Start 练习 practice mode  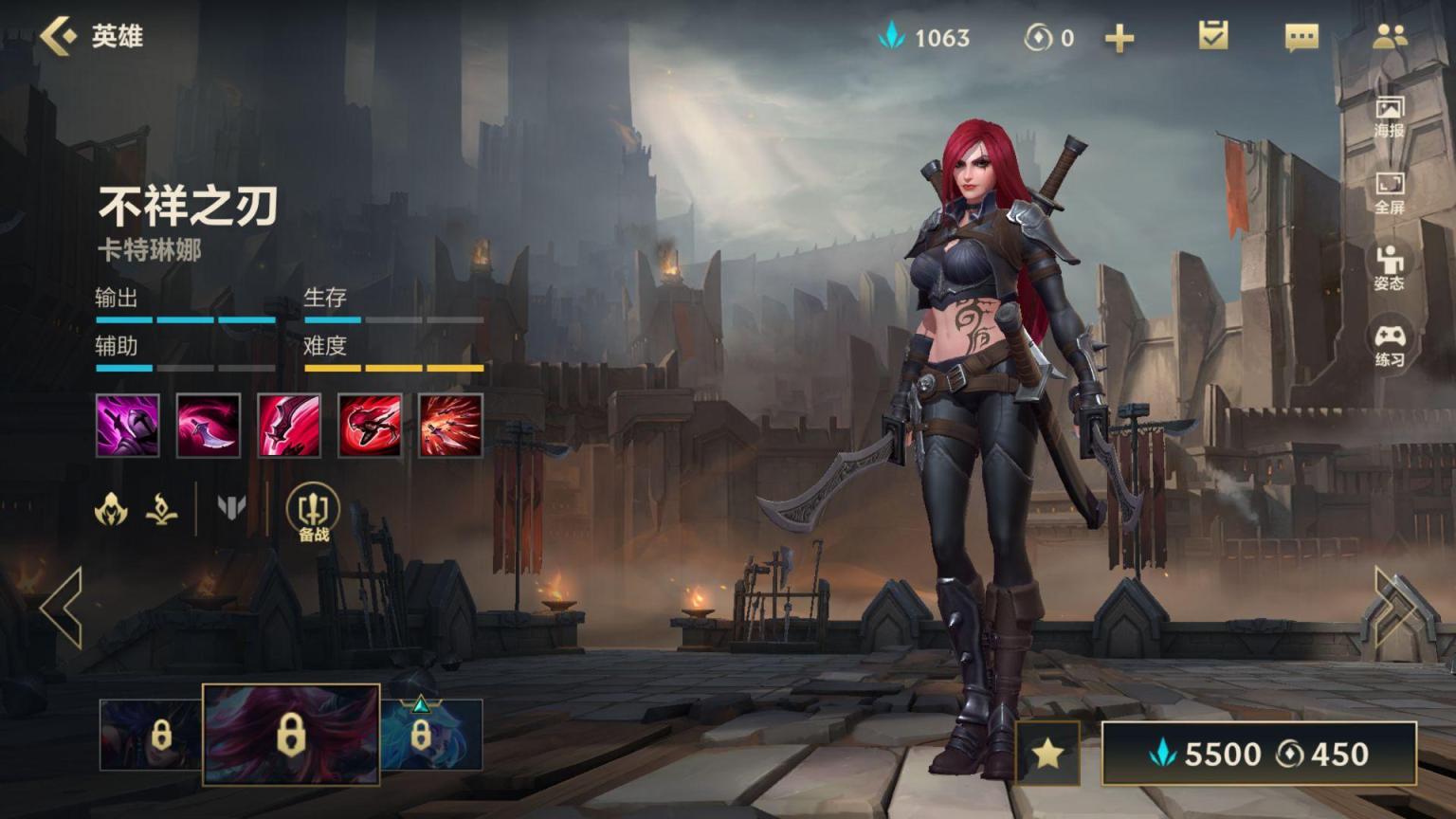click(1389, 345)
